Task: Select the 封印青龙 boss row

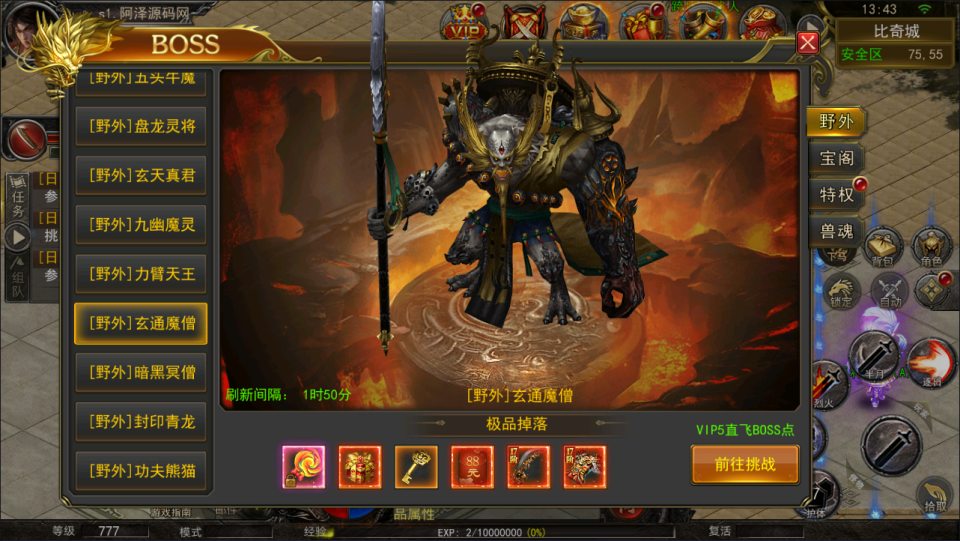Action: [141, 421]
